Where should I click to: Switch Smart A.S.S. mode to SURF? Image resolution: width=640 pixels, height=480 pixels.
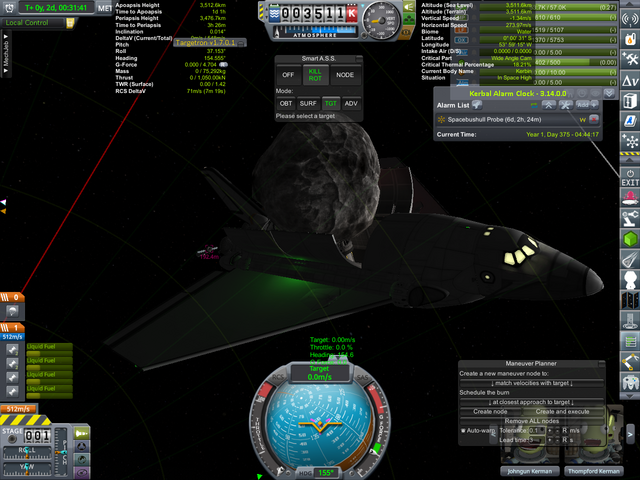tap(309, 103)
